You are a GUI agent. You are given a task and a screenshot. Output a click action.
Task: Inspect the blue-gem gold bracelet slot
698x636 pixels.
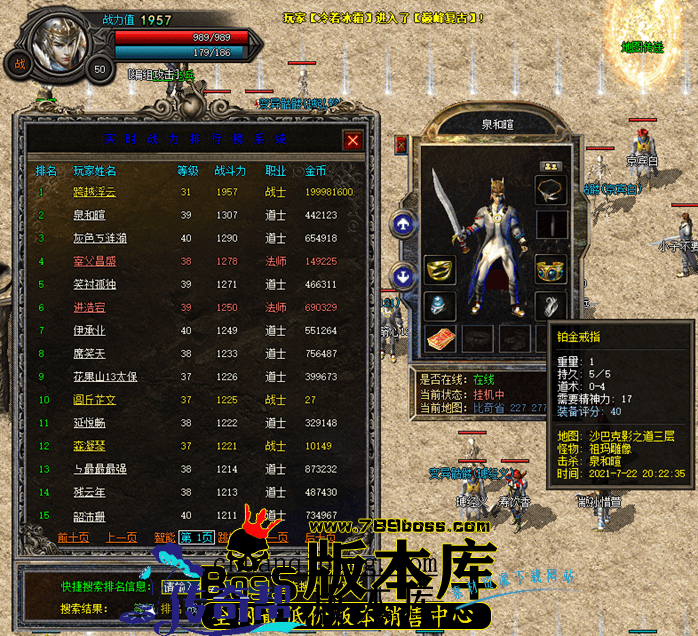551,268
